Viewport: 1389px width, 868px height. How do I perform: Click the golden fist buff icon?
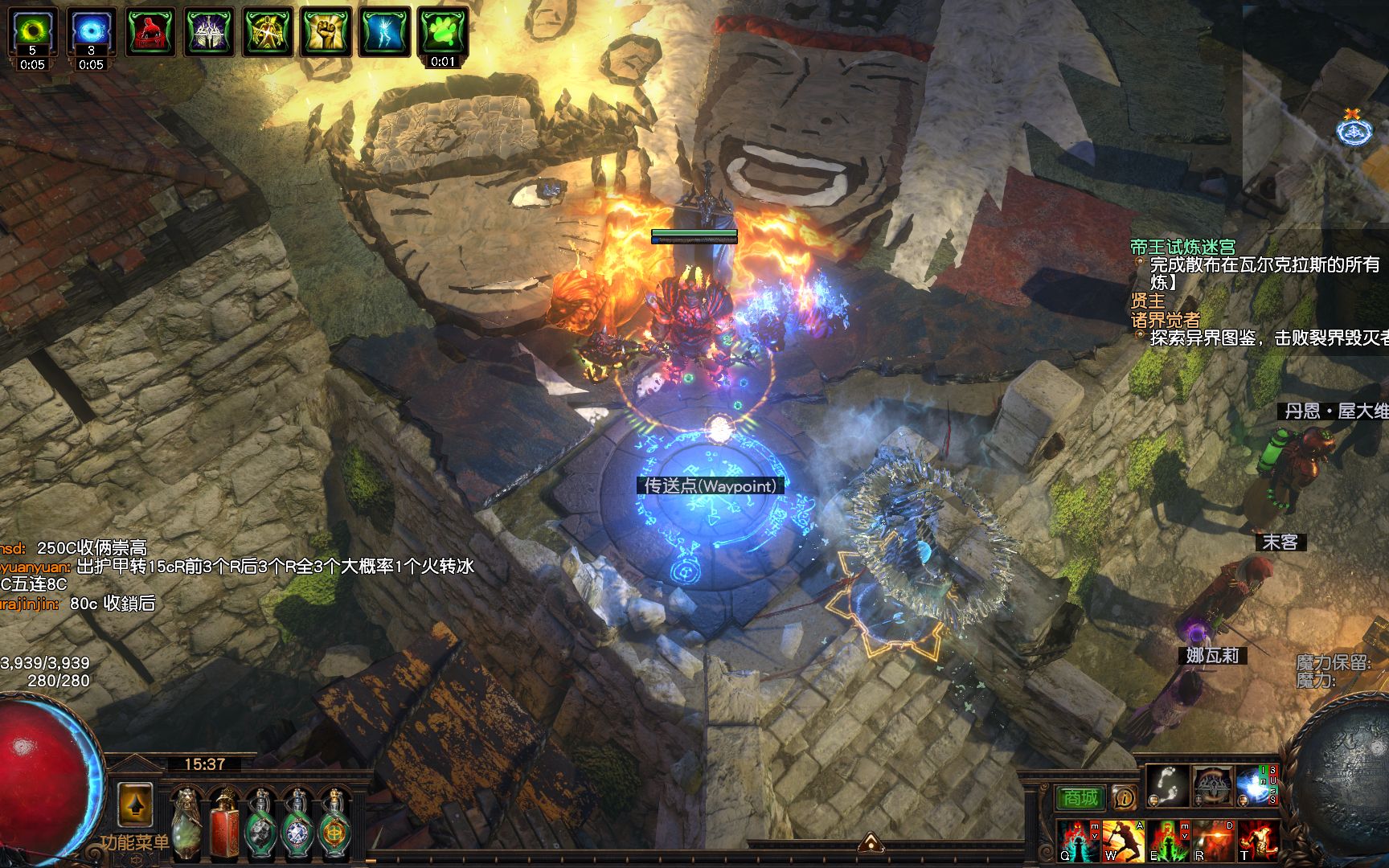(x=326, y=32)
